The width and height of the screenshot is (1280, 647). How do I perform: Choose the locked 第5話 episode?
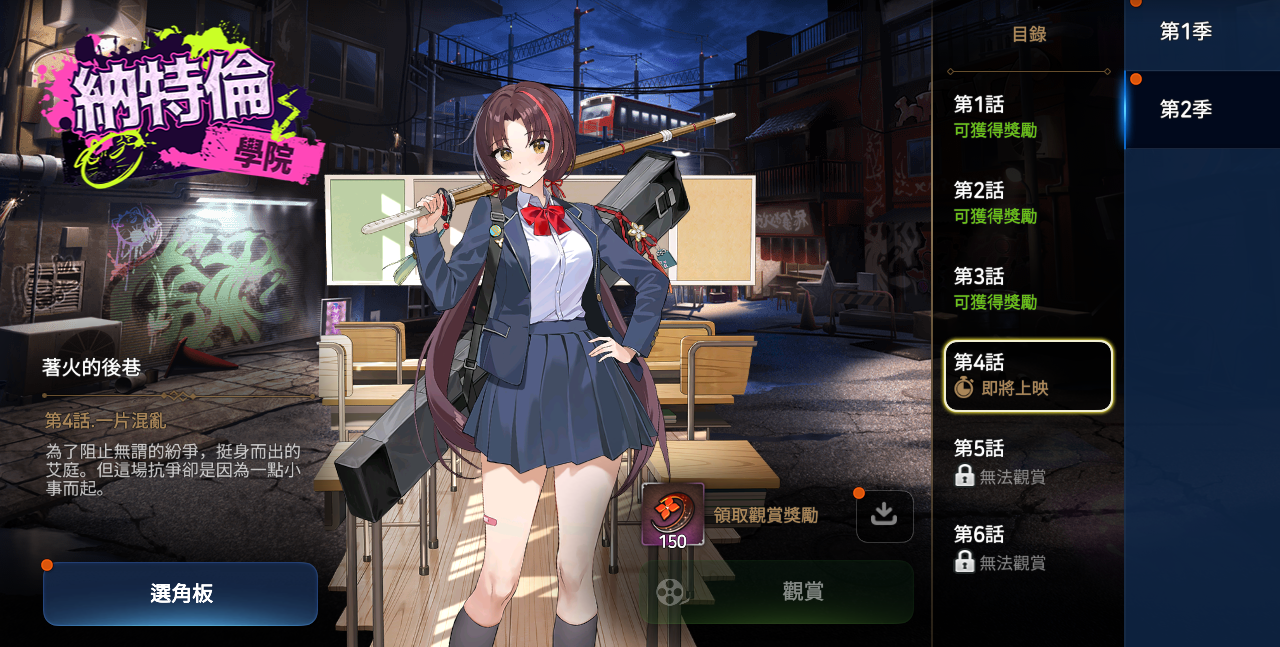(1028, 461)
